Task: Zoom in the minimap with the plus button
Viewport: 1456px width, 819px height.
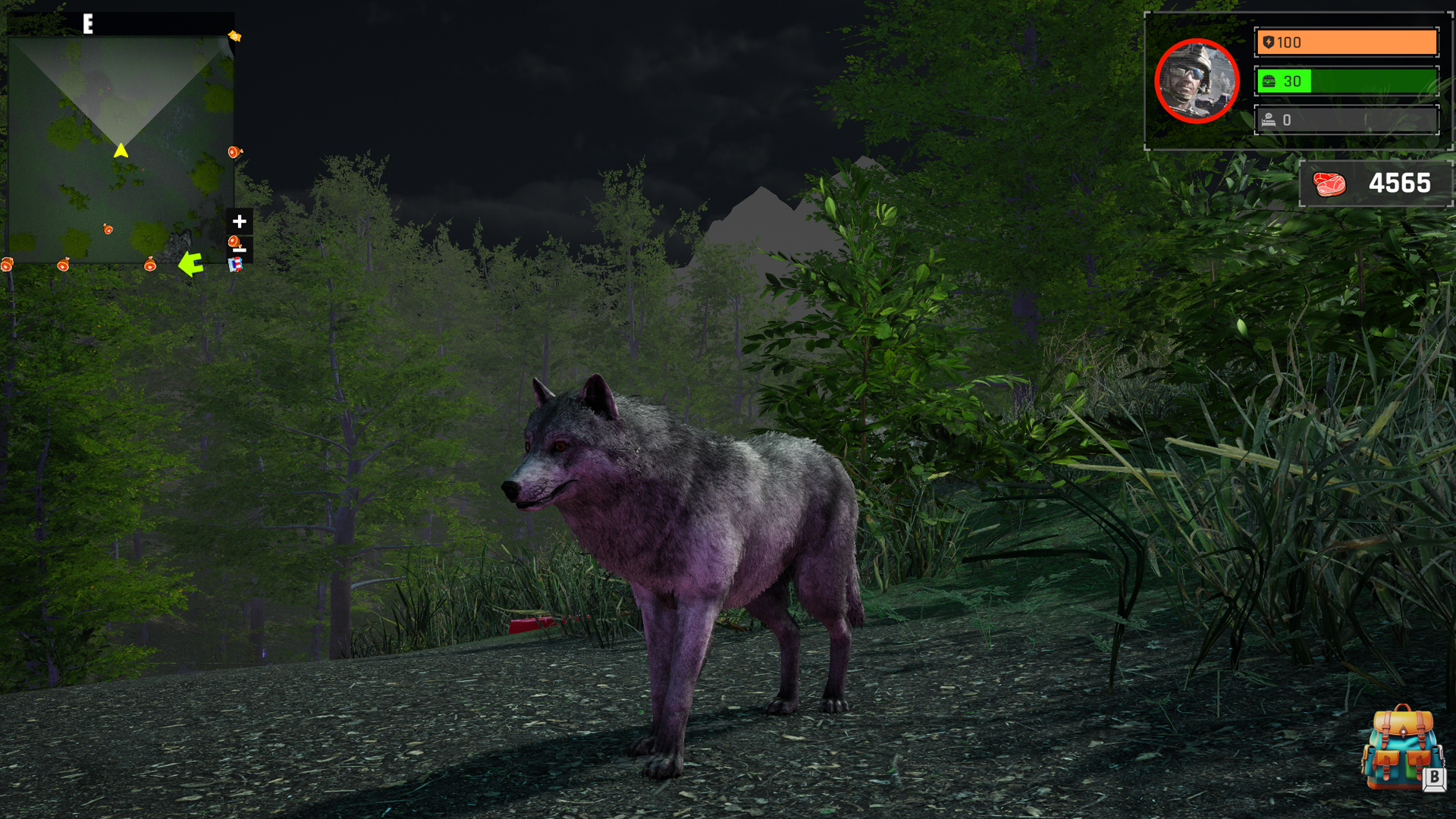Action: tap(238, 220)
